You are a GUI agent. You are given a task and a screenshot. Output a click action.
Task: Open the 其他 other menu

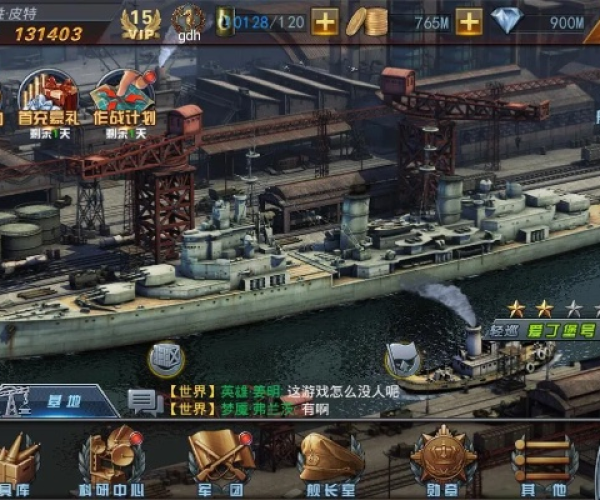545,462
